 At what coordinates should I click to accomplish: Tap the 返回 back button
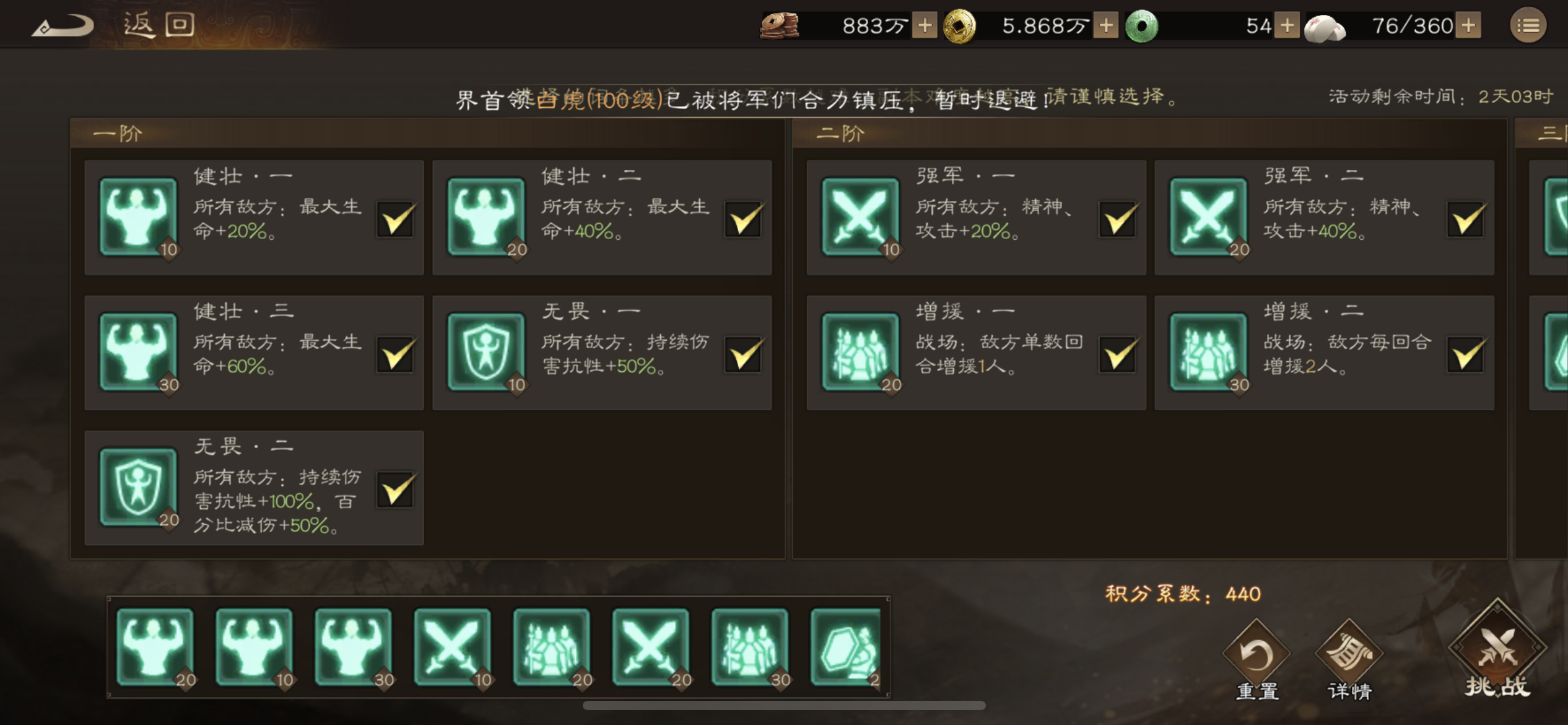(155, 24)
